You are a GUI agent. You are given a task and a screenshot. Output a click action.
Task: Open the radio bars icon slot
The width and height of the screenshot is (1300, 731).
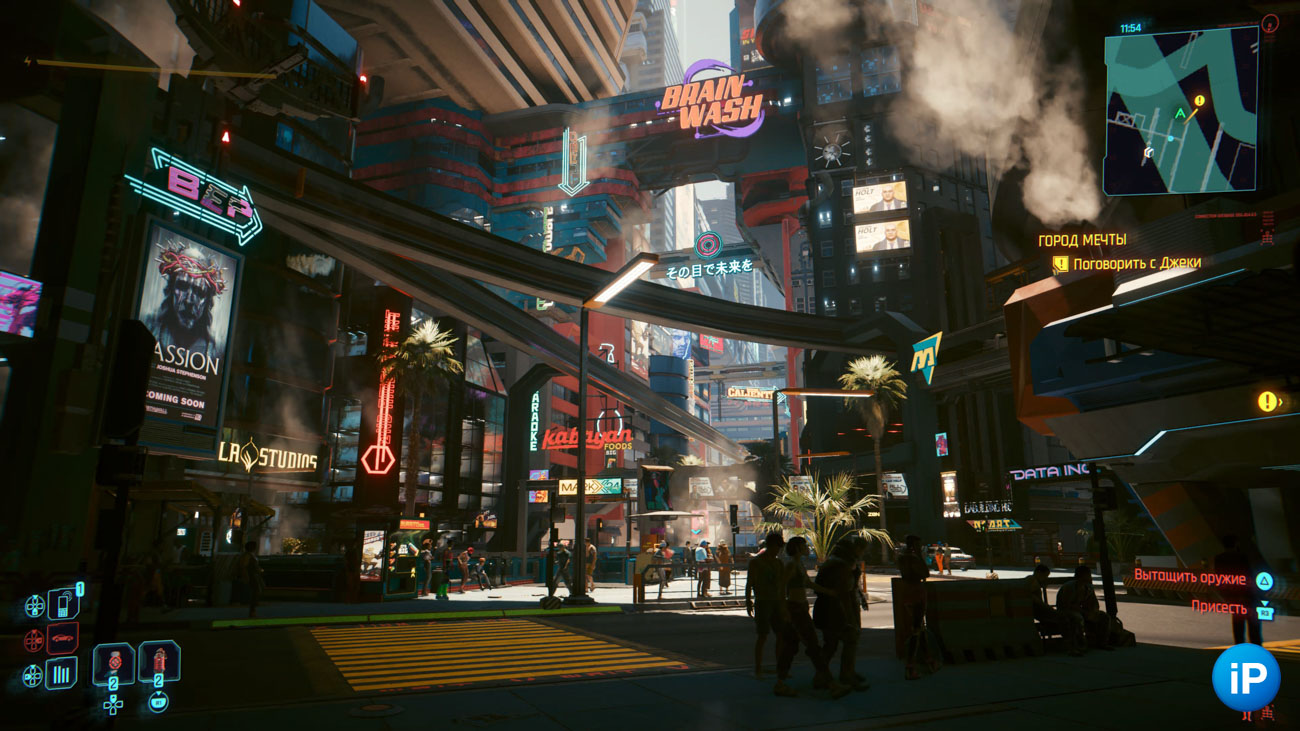pos(62,673)
